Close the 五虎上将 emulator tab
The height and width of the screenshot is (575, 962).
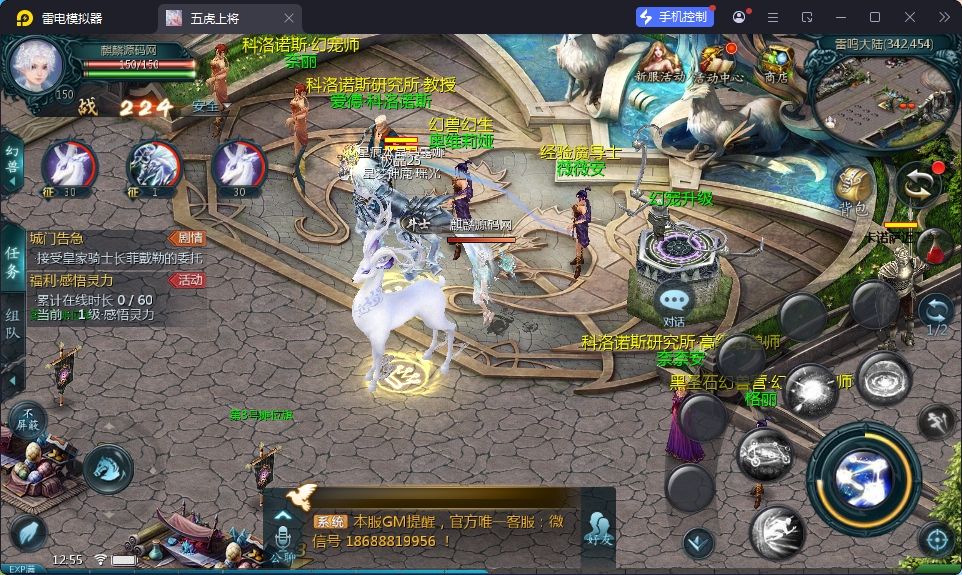pos(289,18)
